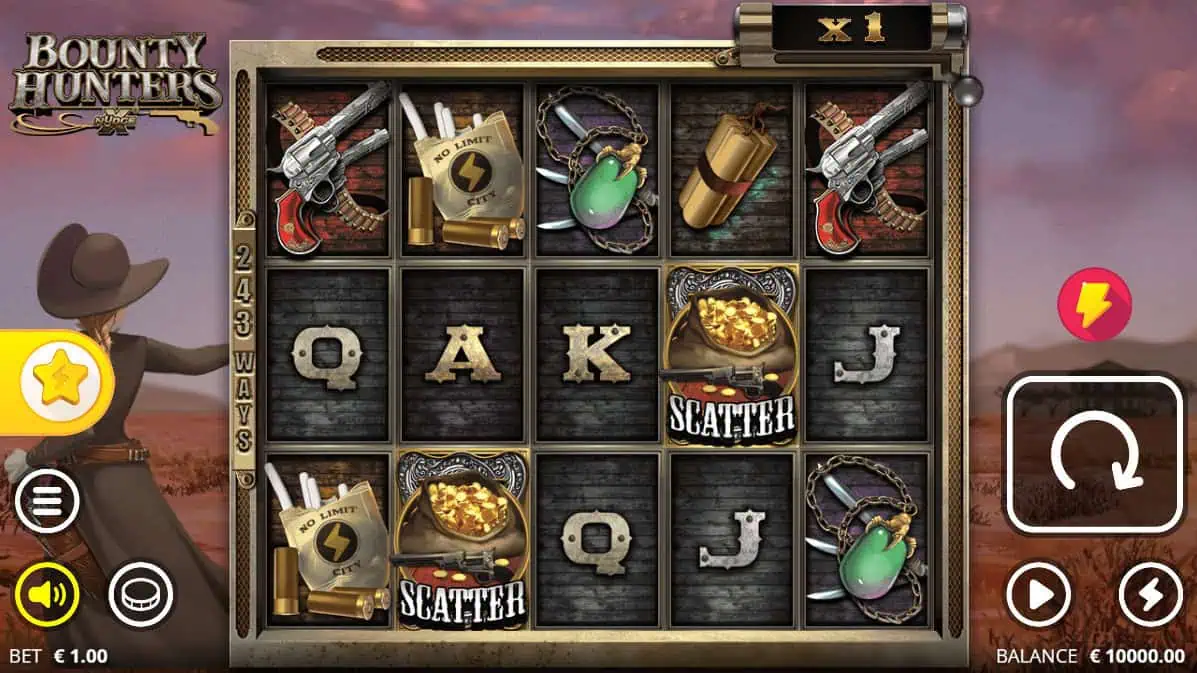This screenshot has width=1197, height=673.
Task: Click the red lightning bolt feature icon
Action: [1095, 304]
